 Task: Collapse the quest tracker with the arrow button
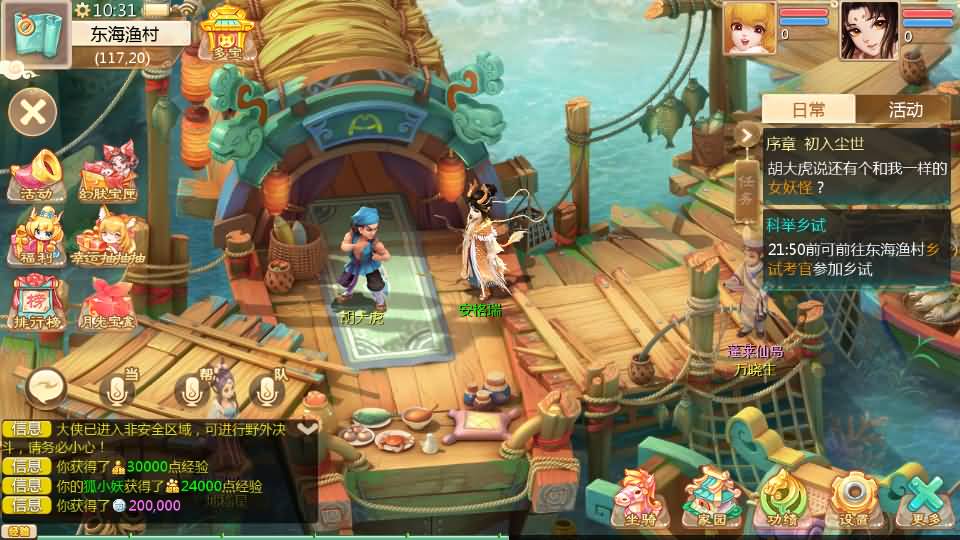747,135
